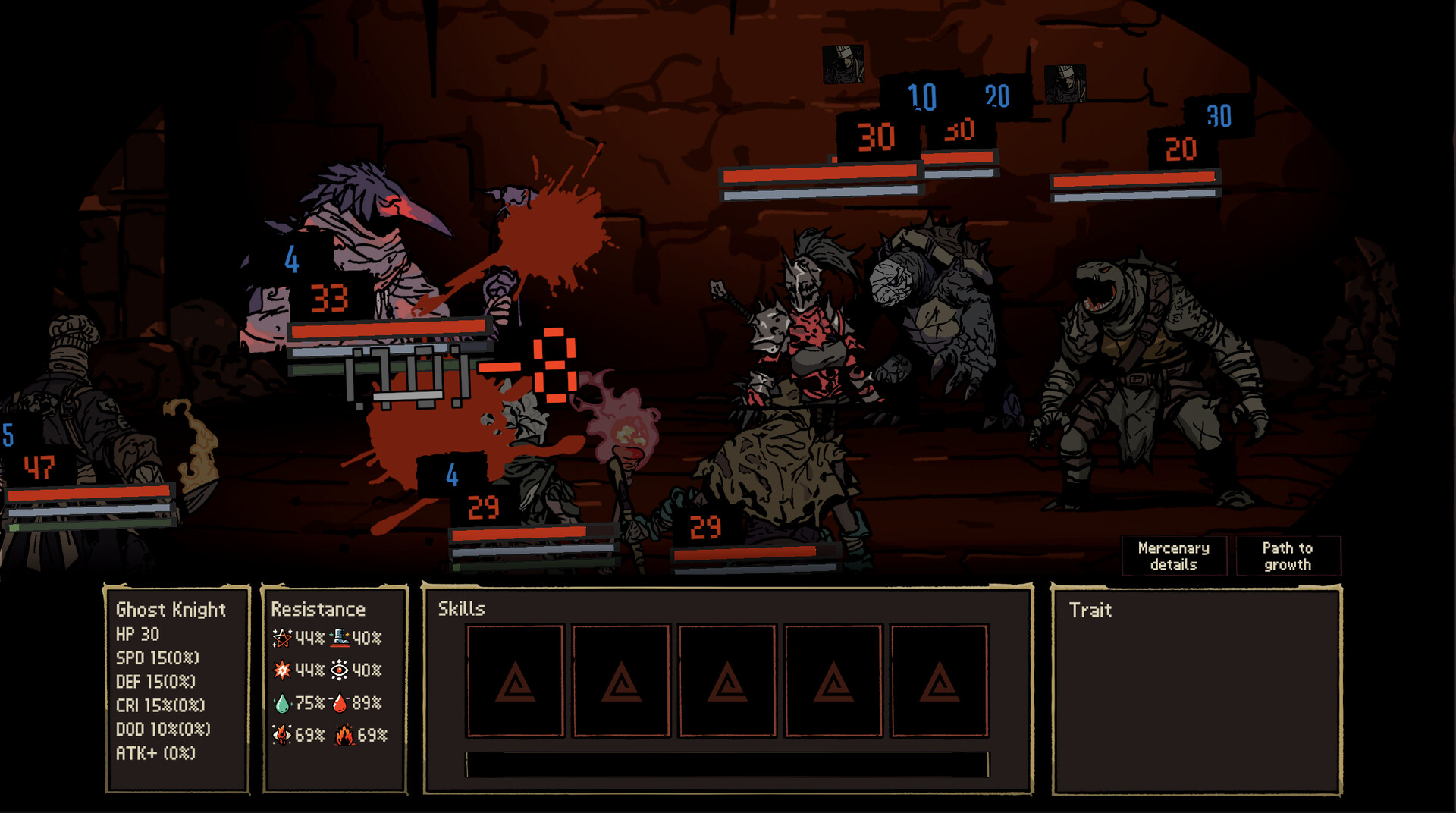Click the move resistance boot icon
Viewport: 1456px width, 813px height.
coord(341,638)
